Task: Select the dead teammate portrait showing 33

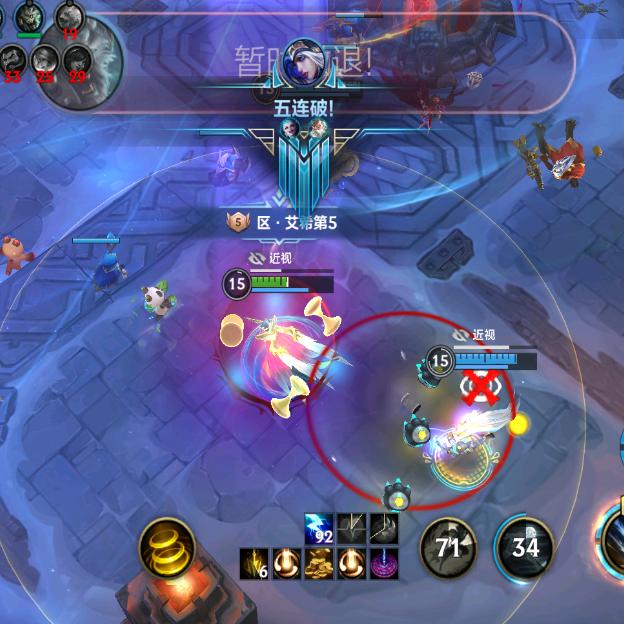Action: click(x=13, y=61)
